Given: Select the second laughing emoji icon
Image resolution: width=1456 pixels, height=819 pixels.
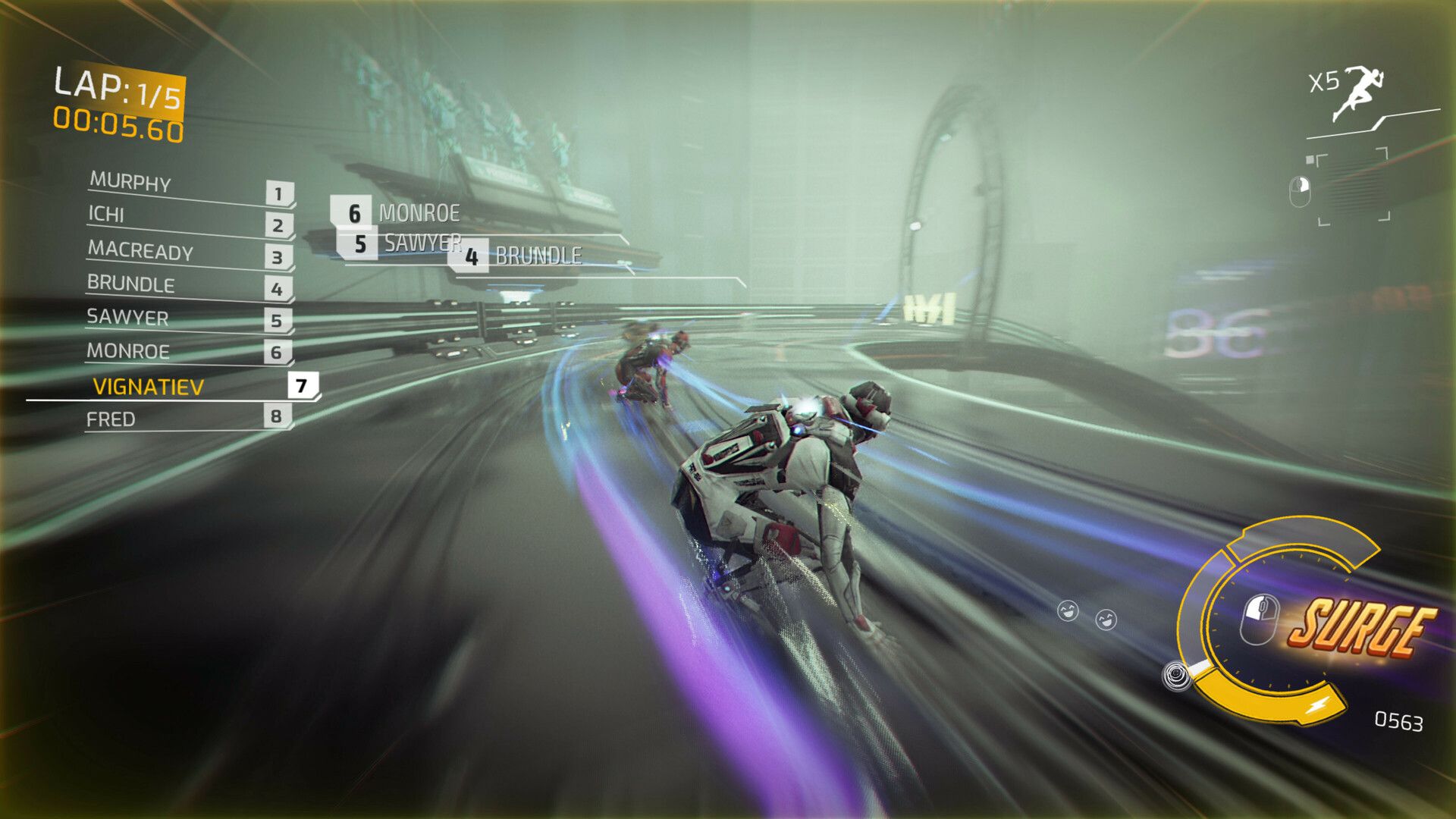Looking at the screenshot, I should coord(1106,617).
